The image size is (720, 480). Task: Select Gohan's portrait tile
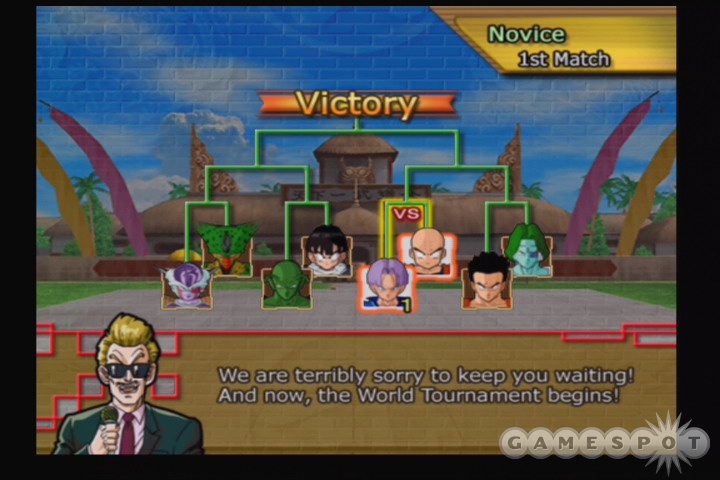point(327,250)
